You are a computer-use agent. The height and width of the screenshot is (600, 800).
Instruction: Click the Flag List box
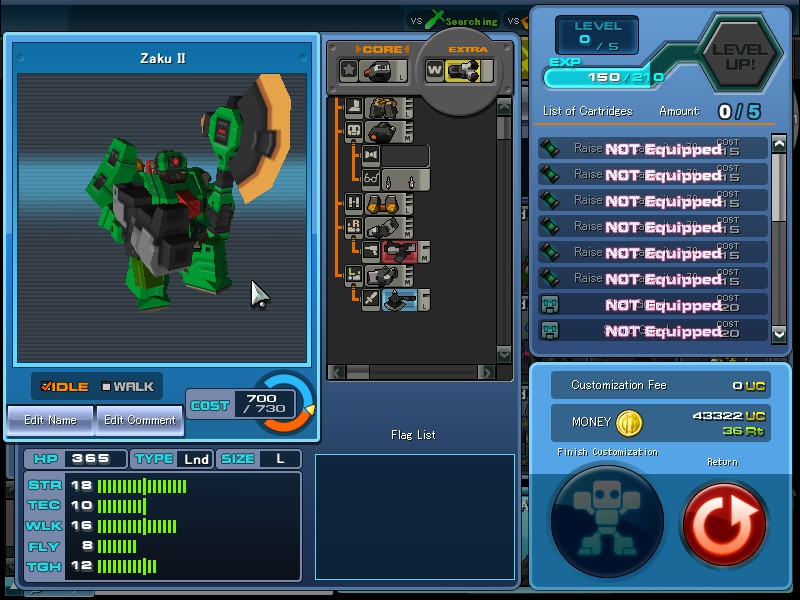point(414,516)
